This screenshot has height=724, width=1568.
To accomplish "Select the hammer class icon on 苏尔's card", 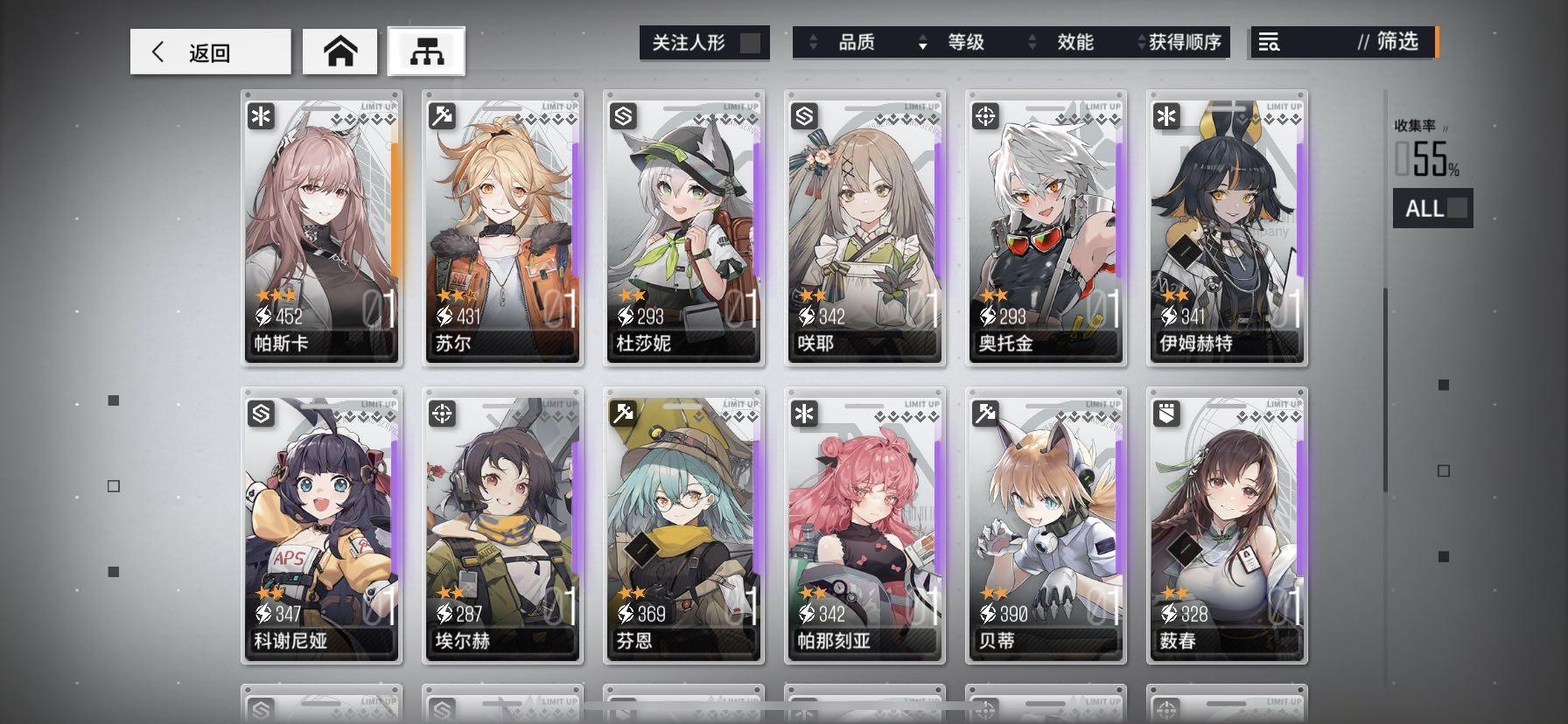I will point(443,115).
